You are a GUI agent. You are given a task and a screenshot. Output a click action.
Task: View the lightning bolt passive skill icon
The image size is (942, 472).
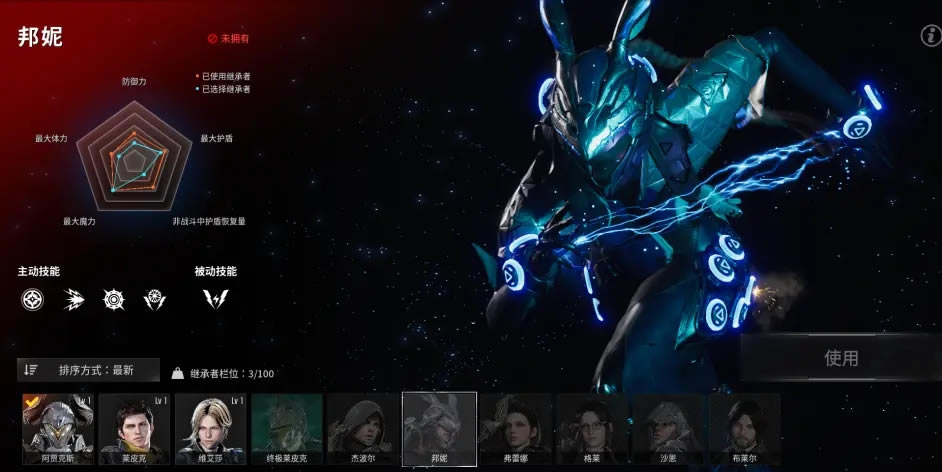(214, 299)
